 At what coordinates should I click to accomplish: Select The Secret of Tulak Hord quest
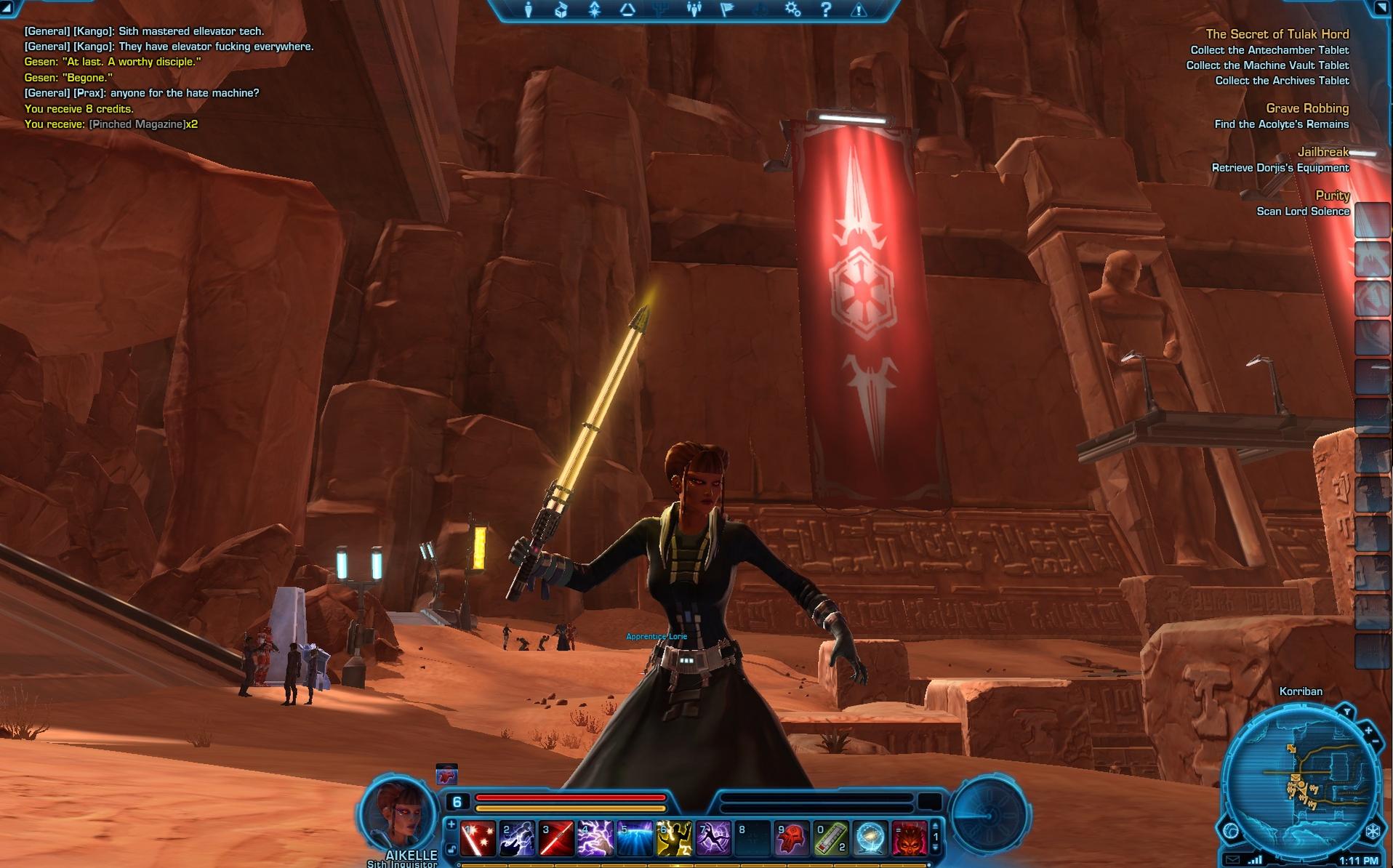point(1277,34)
